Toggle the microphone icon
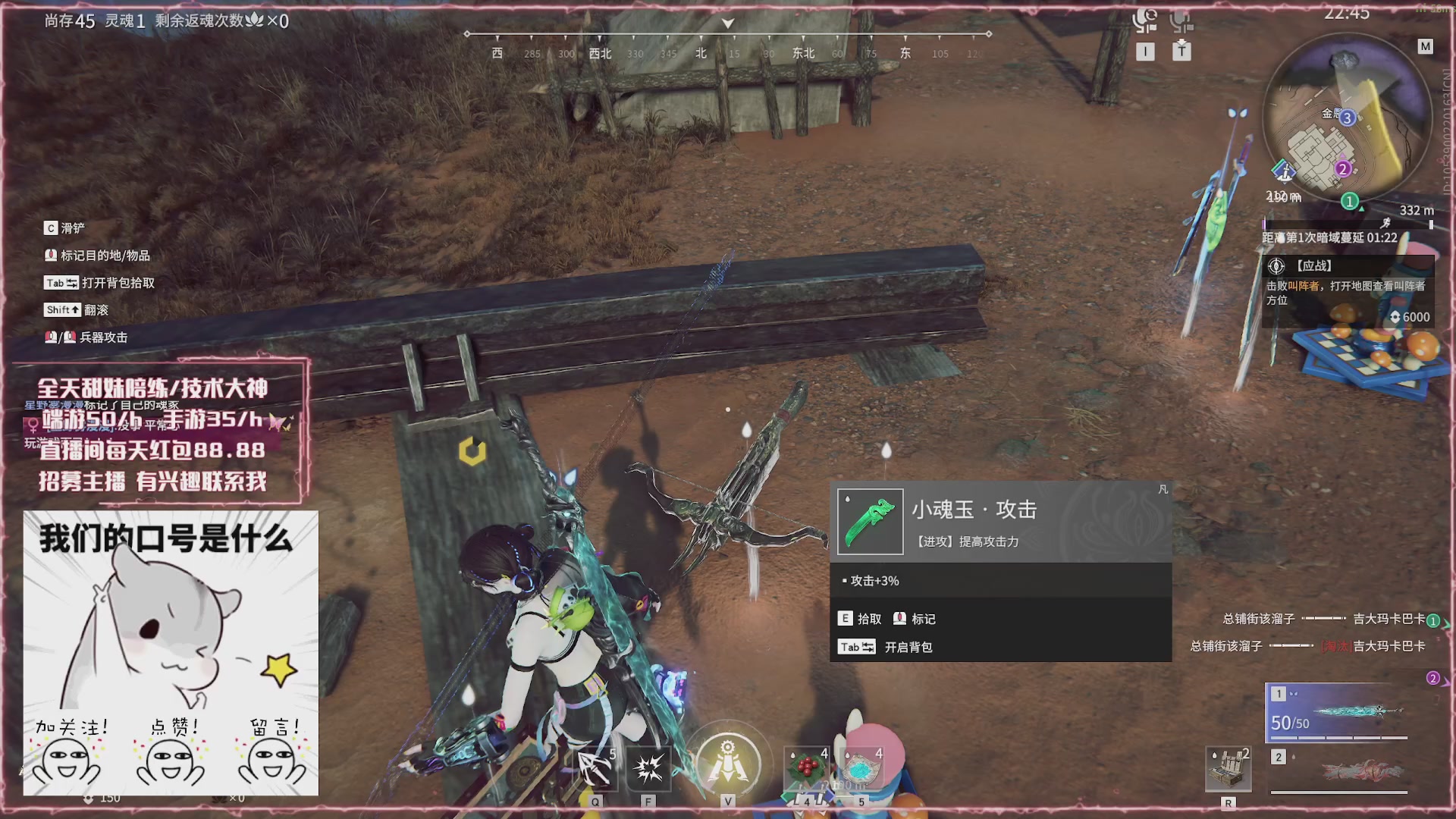 1181,20
